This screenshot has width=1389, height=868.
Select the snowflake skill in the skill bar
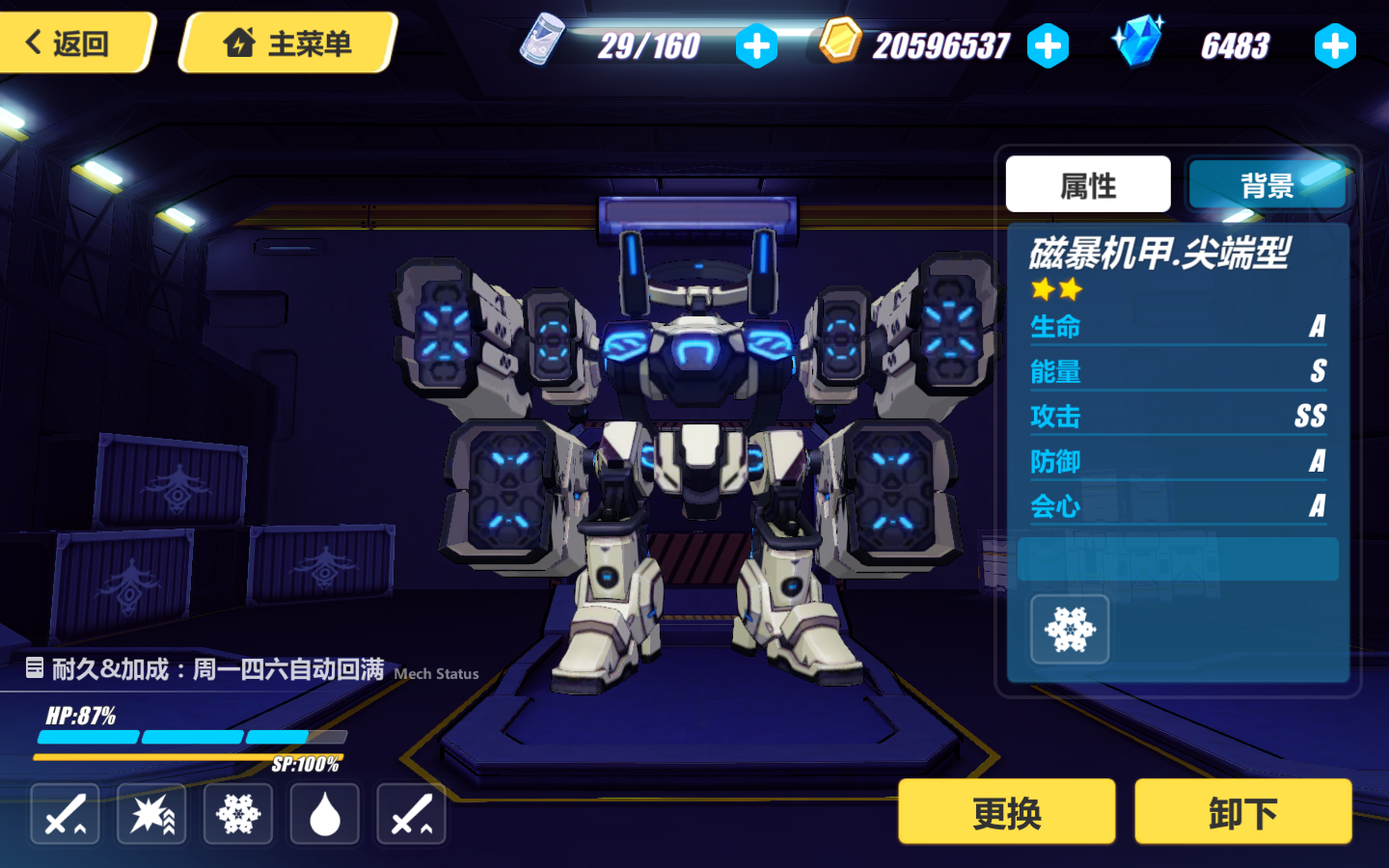(x=237, y=813)
